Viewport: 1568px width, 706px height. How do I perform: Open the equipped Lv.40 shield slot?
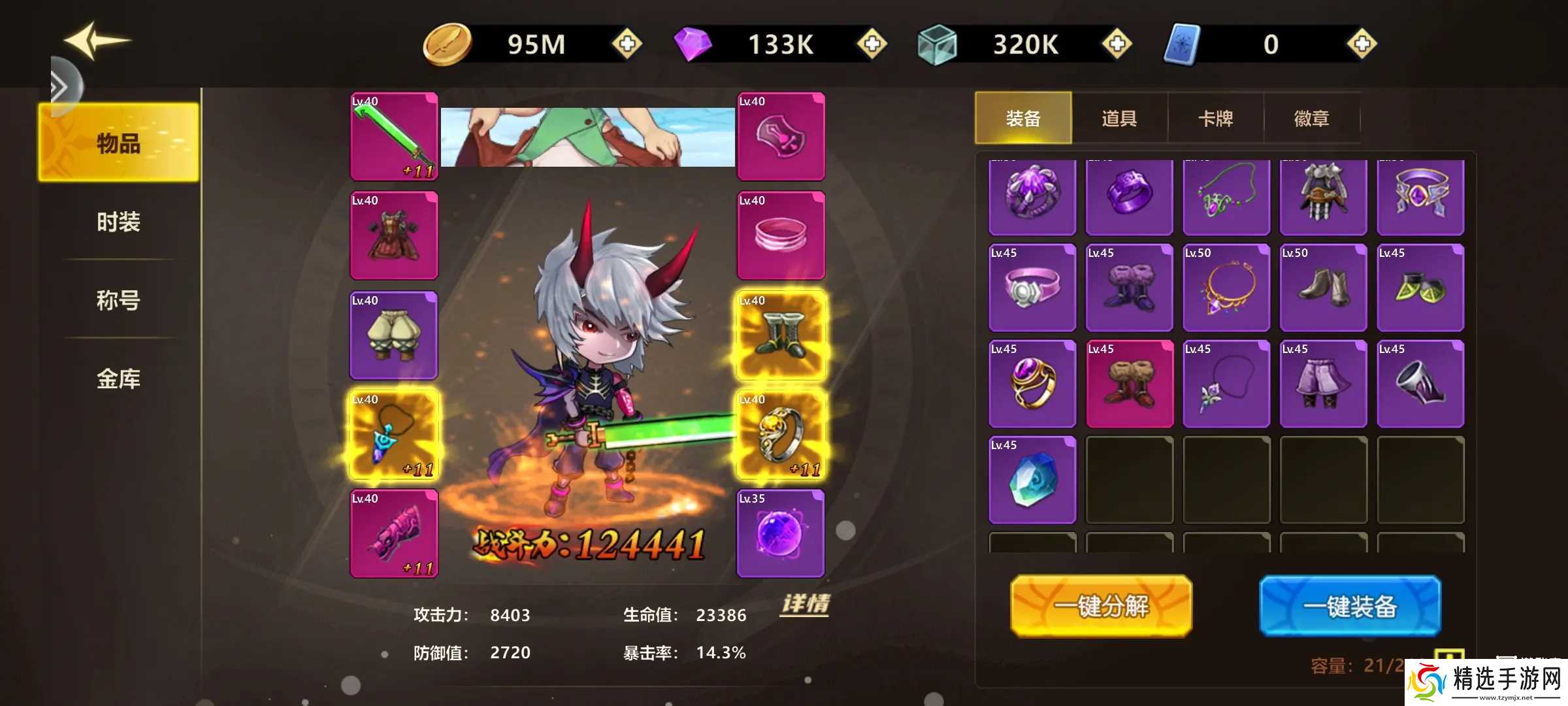tap(781, 136)
